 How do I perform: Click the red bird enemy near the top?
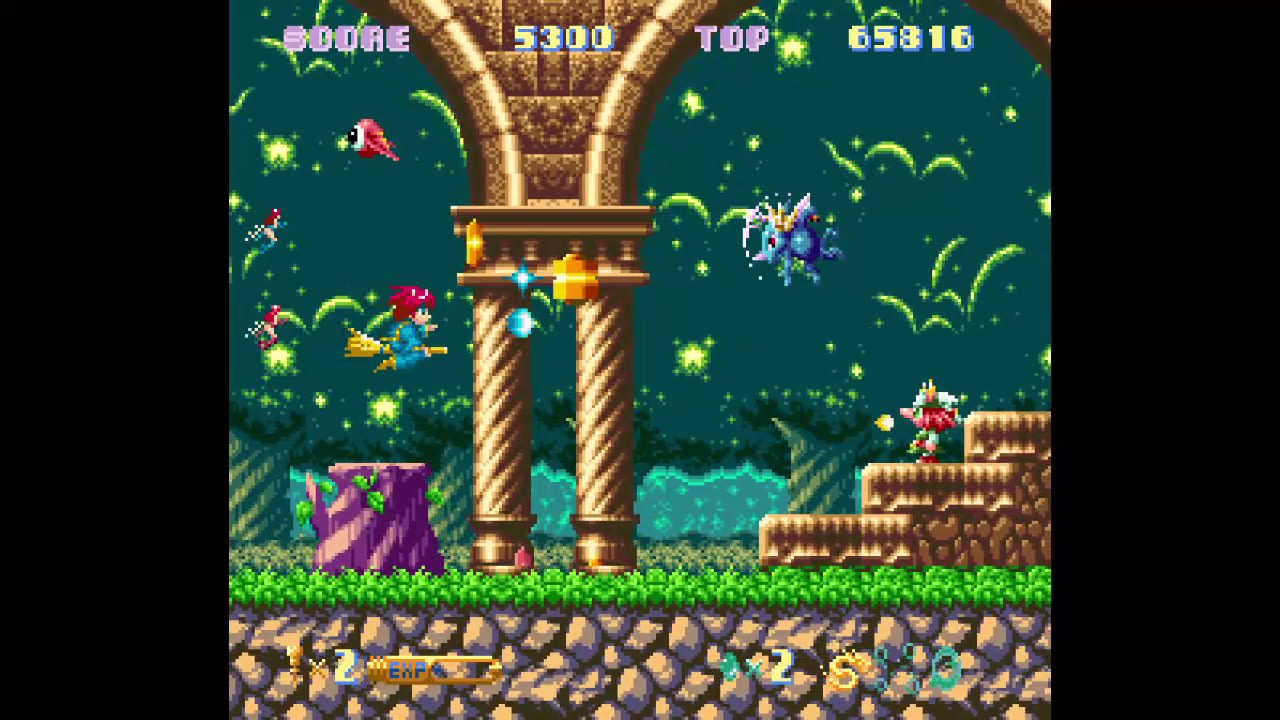click(375, 140)
